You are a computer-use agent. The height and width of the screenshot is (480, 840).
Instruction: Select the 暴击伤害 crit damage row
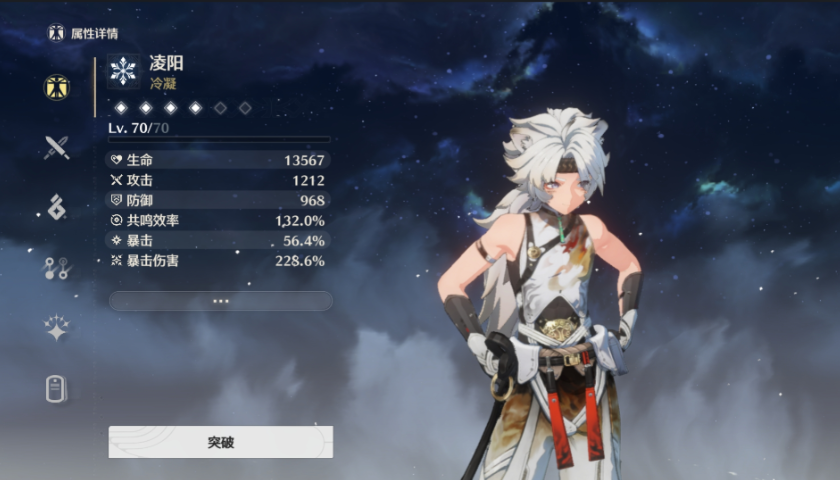218,260
